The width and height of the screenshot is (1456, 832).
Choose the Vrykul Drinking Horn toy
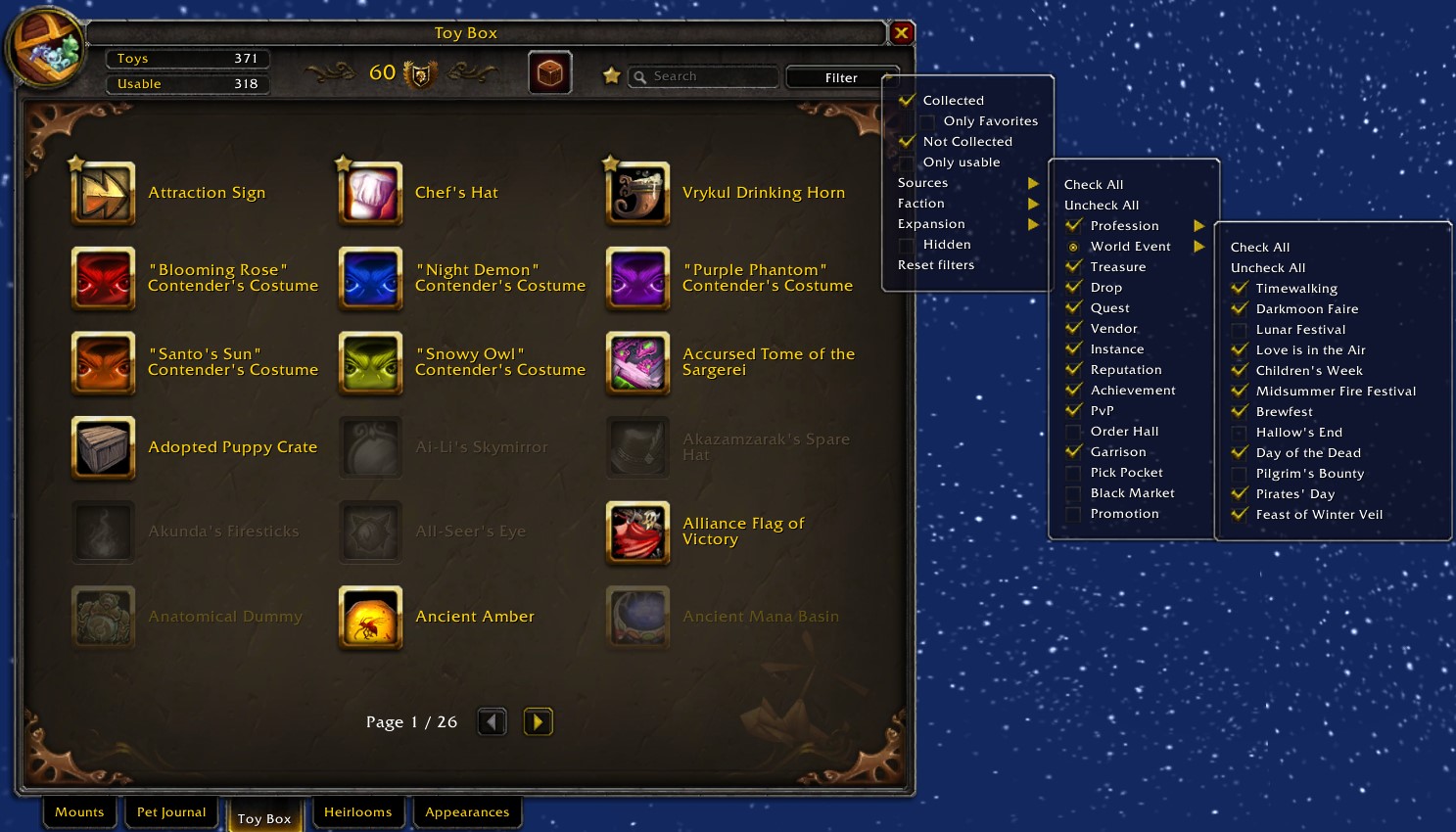[x=638, y=194]
